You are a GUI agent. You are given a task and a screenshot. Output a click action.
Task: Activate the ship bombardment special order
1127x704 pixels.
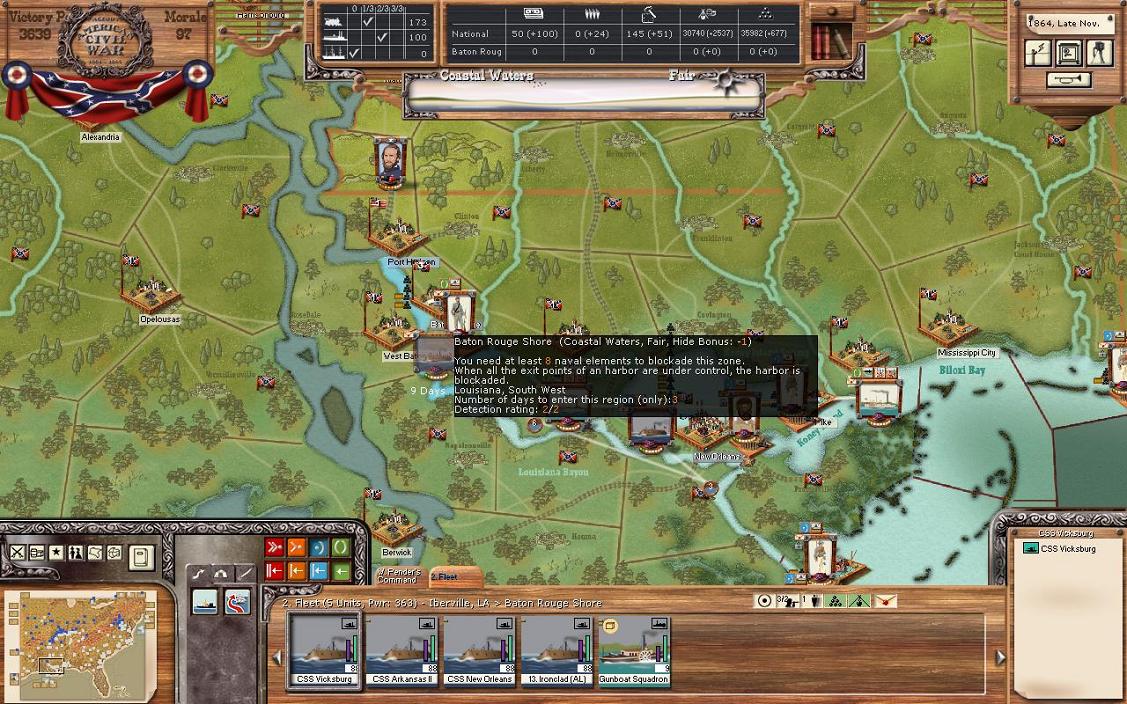pyautogui.click(x=206, y=603)
